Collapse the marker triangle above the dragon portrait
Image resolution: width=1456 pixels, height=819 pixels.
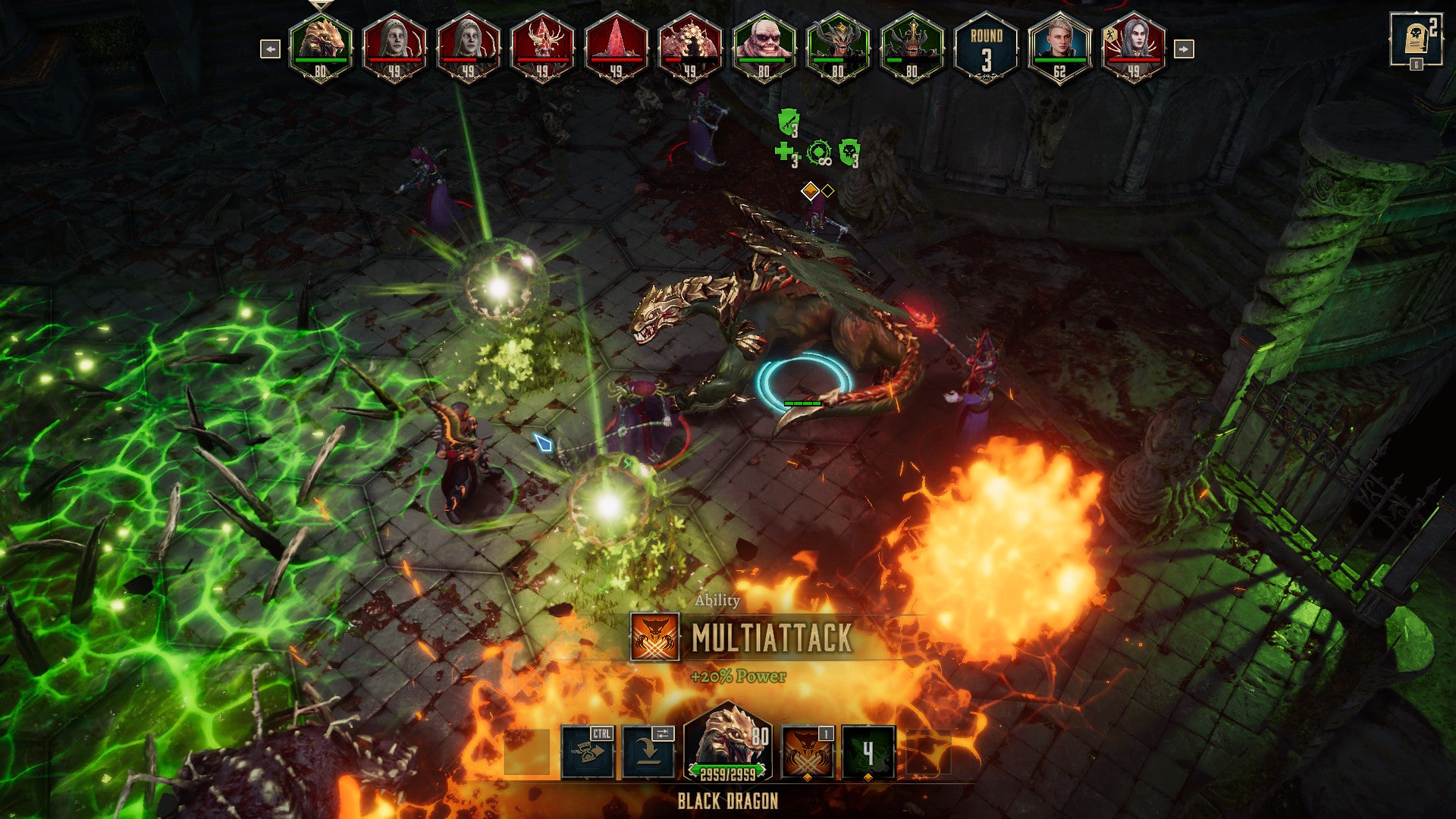[322, 6]
